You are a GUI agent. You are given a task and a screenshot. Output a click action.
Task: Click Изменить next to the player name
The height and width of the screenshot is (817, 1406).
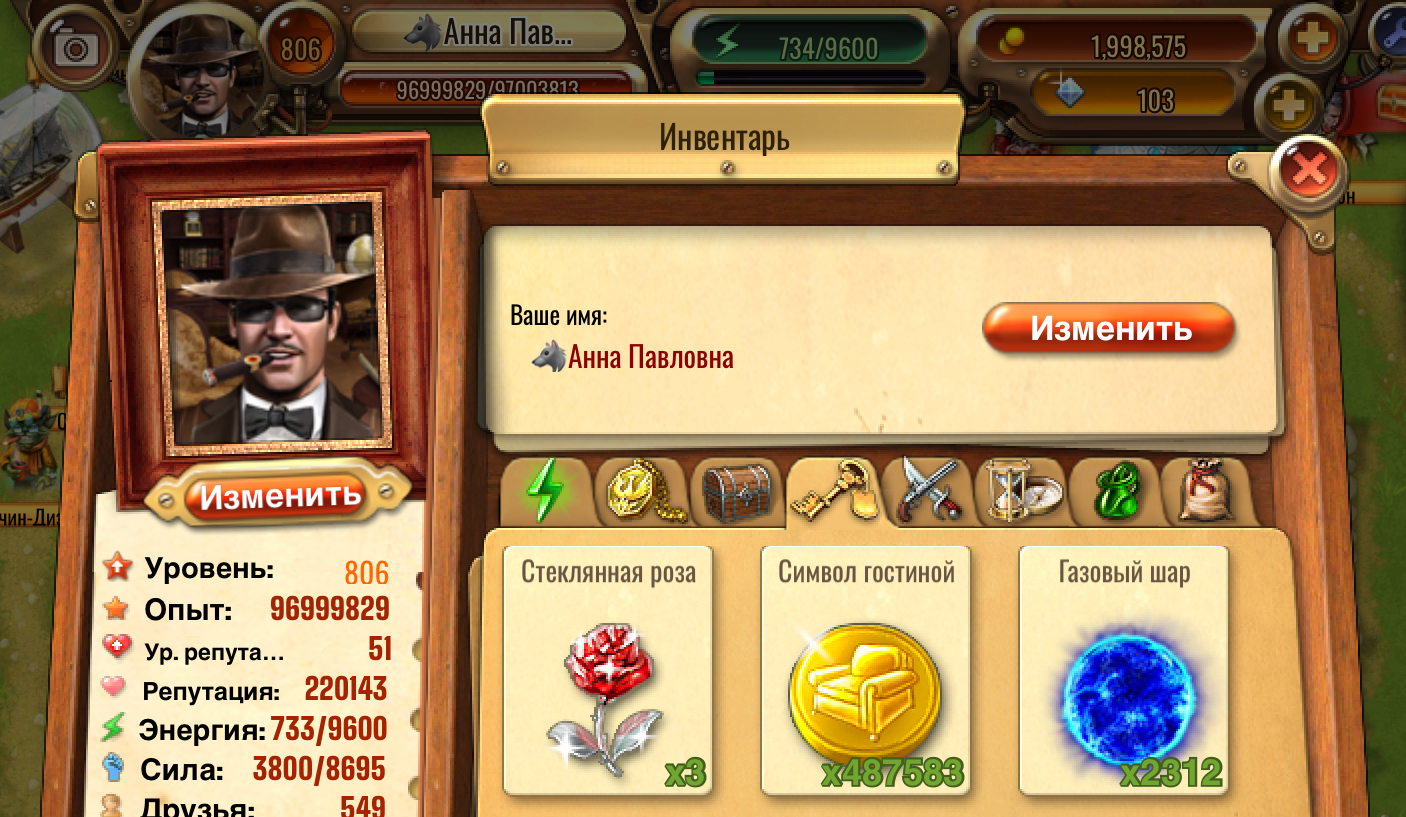pyautogui.click(x=1109, y=329)
